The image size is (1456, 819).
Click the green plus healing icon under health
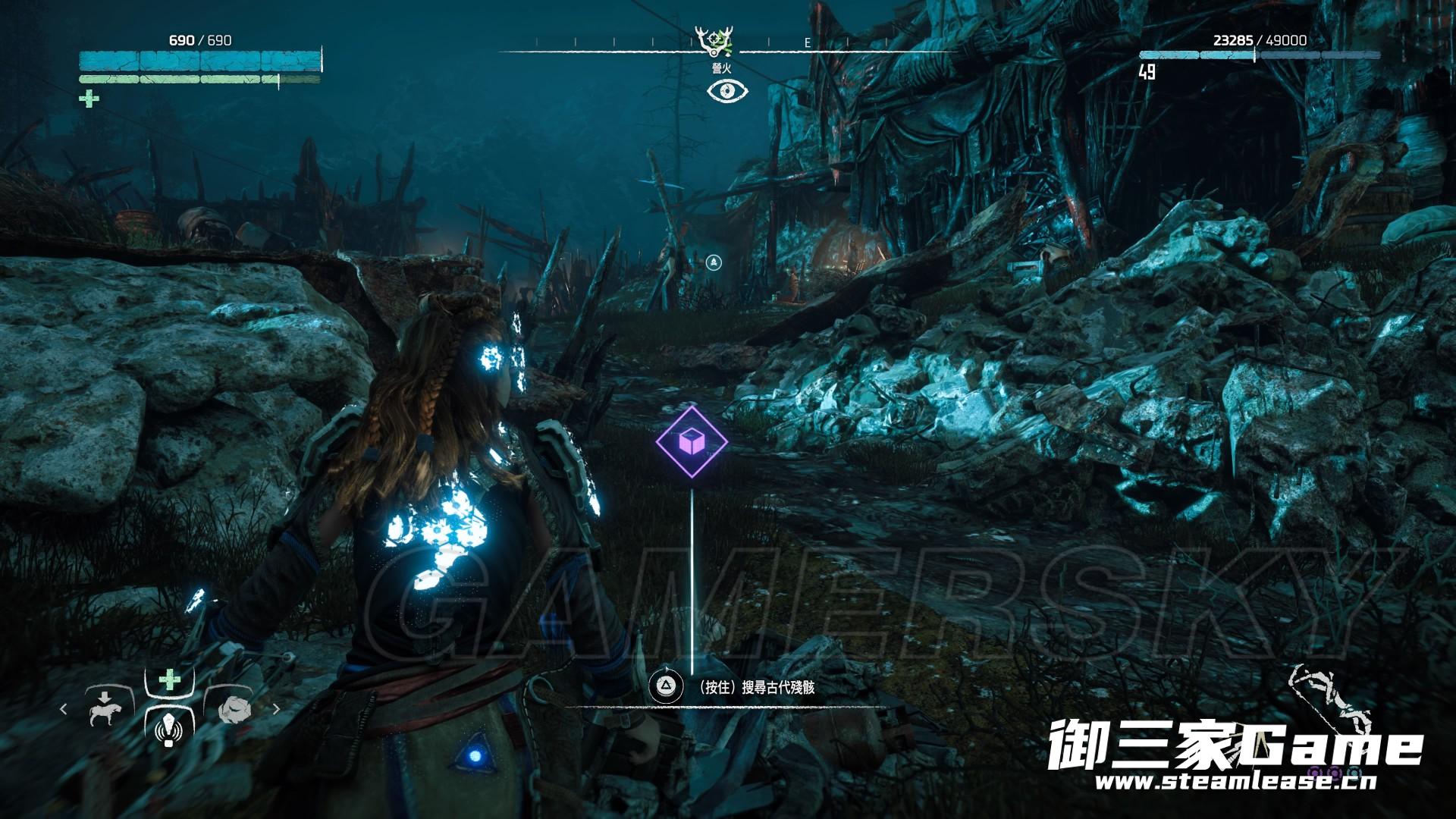click(x=89, y=99)
